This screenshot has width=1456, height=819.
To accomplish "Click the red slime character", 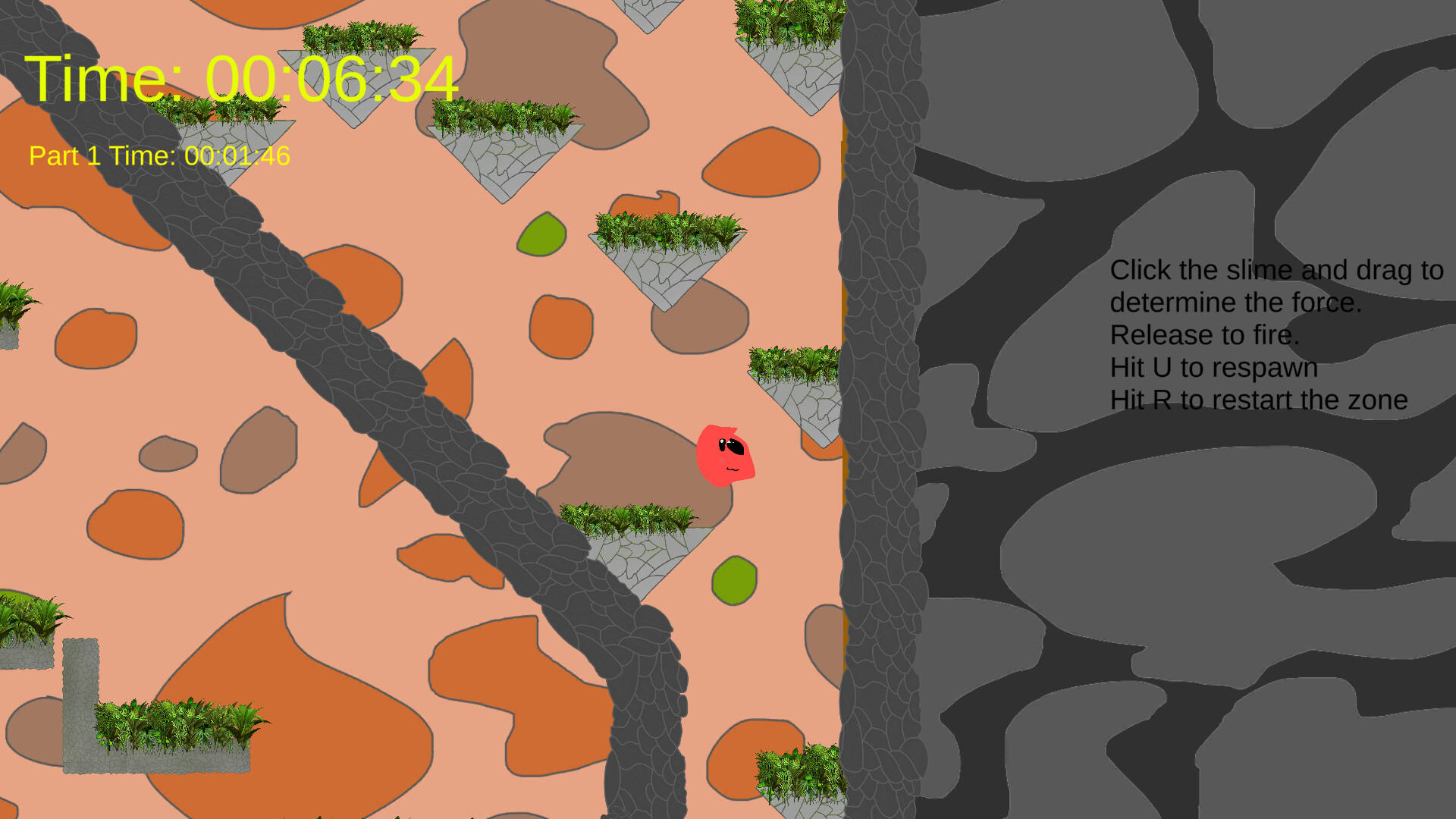I will (724, 455).
